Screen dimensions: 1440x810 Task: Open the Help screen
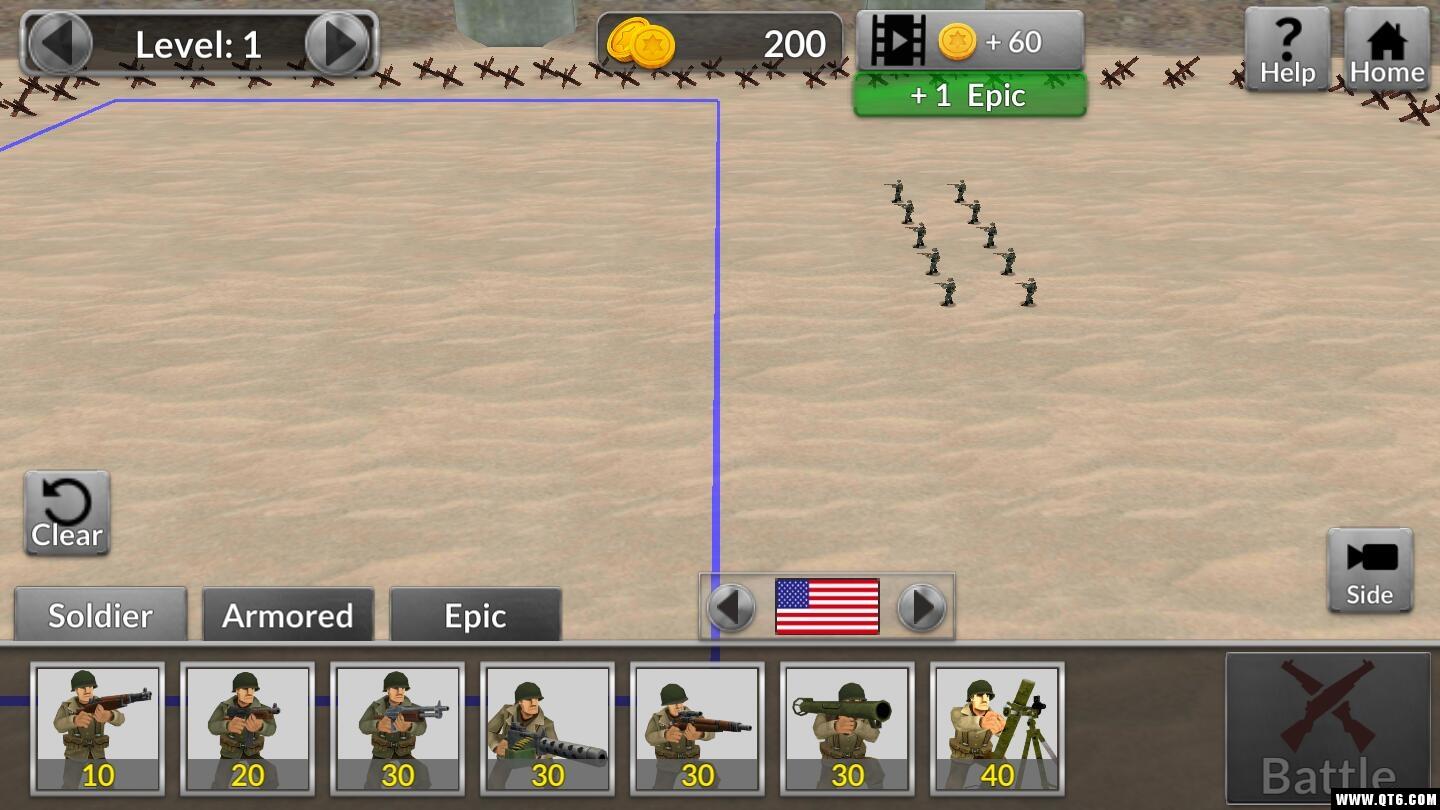(x=1287, y=49)
